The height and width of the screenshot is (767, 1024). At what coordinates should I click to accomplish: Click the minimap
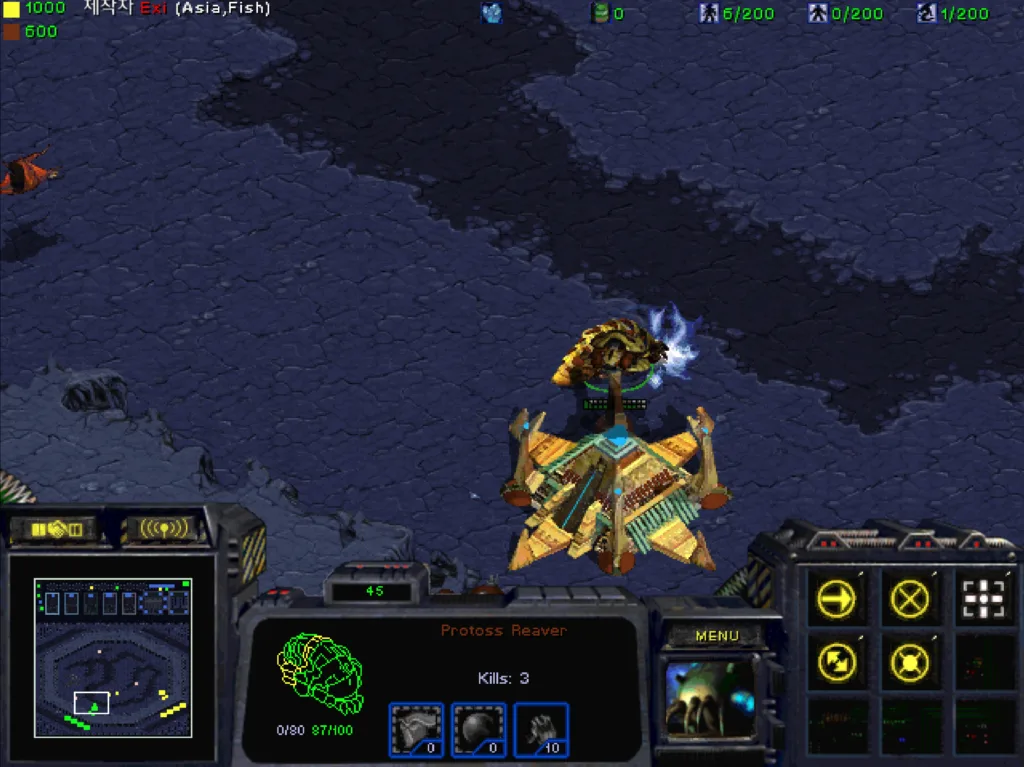coord(113,656)
